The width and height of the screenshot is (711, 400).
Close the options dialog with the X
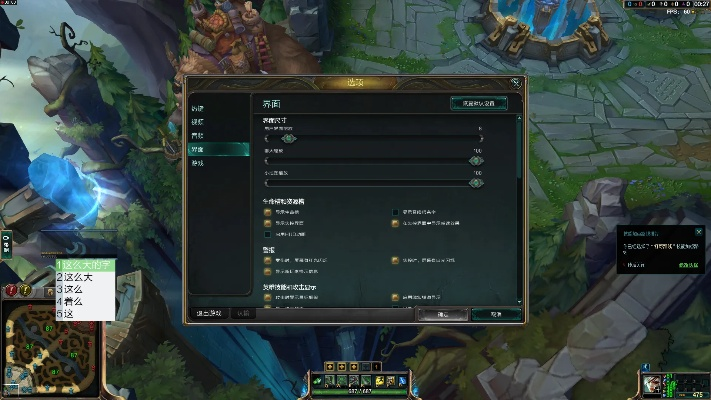[514, 81]
